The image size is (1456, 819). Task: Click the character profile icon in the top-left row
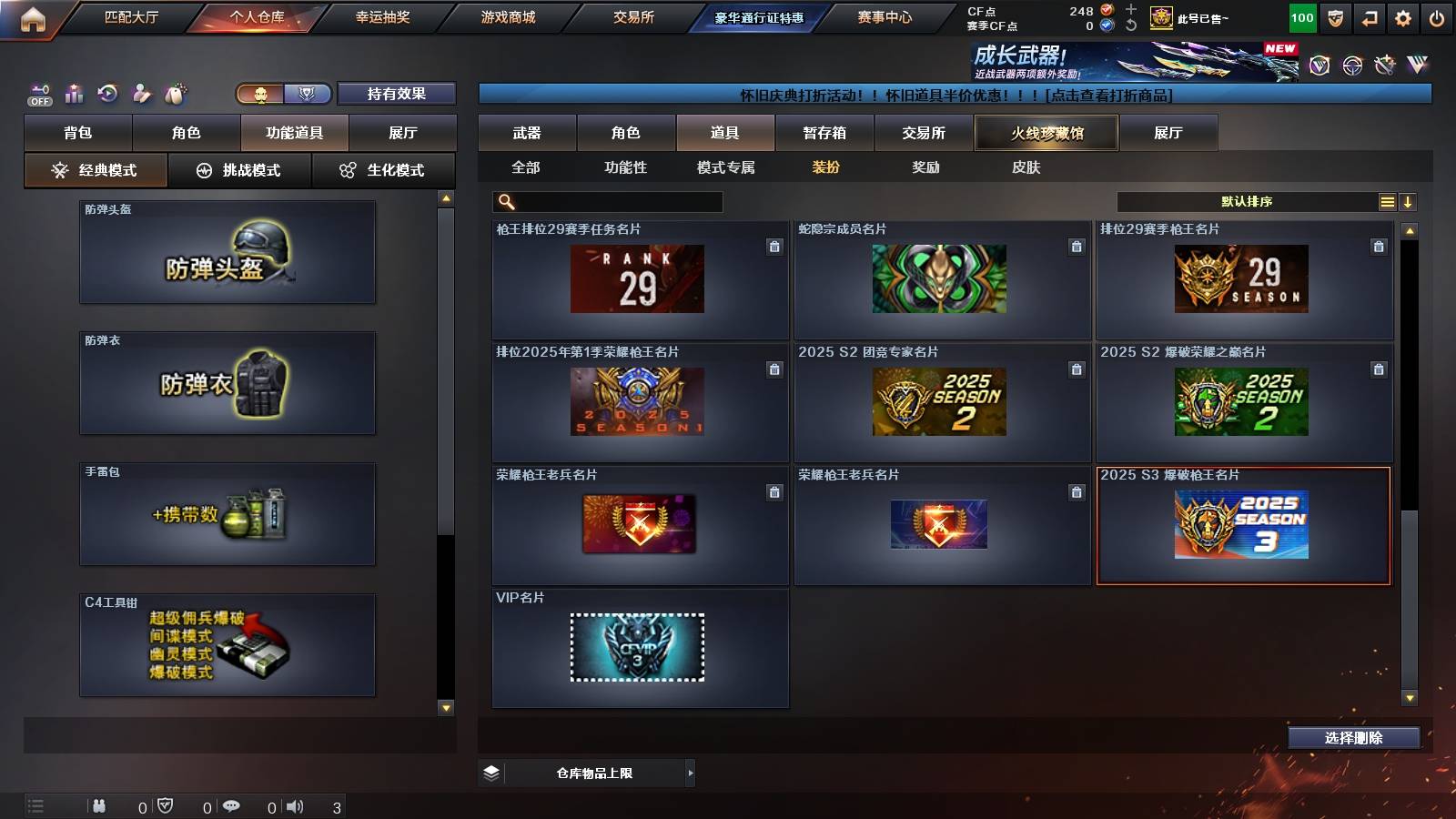[142, 93]
